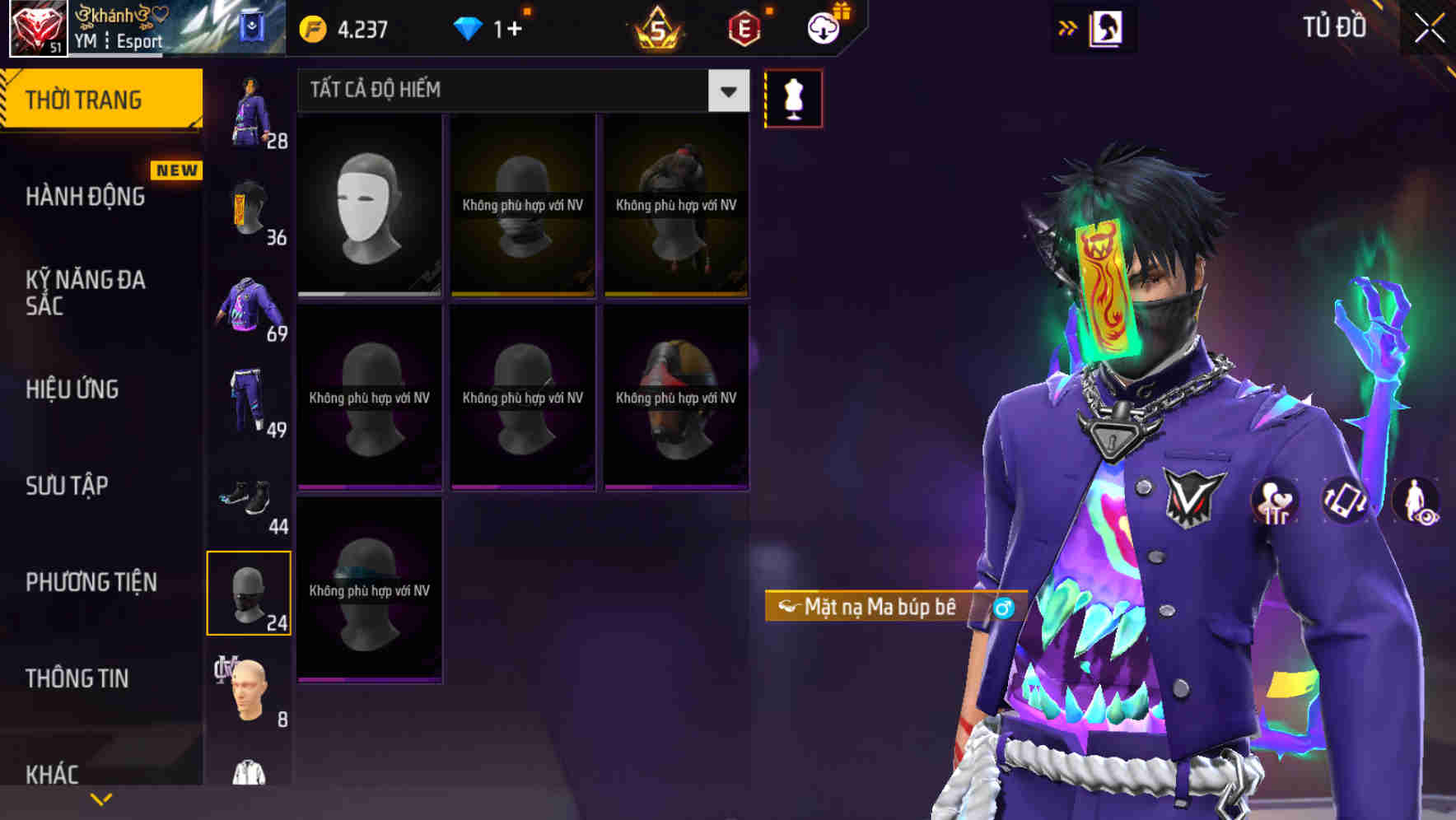Select the currently equipped mask slot showing 24

(250, 592)
